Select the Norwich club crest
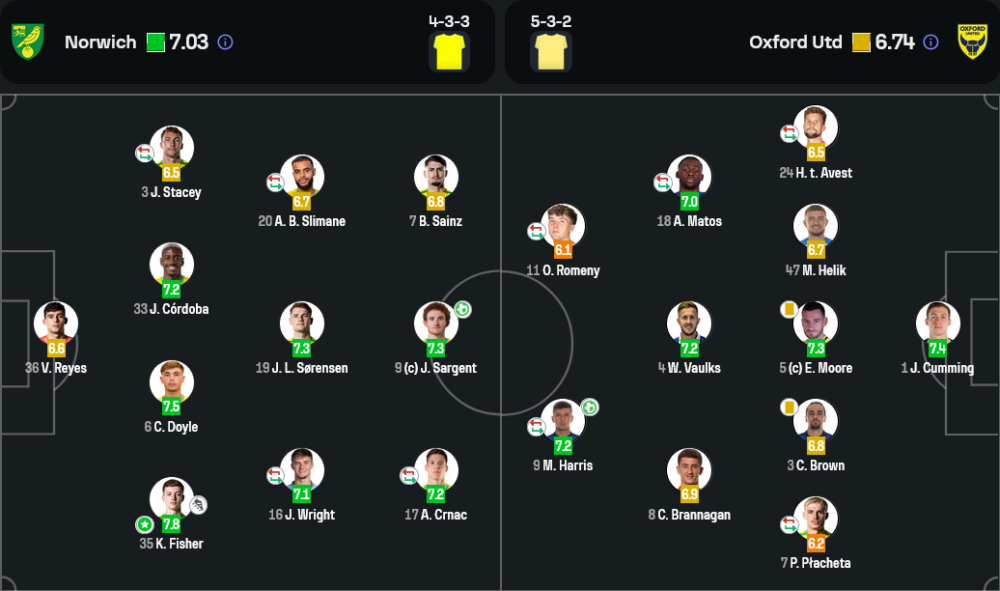Image resolution: width=1000 pixels, height=591 pixels. (28, 41)
